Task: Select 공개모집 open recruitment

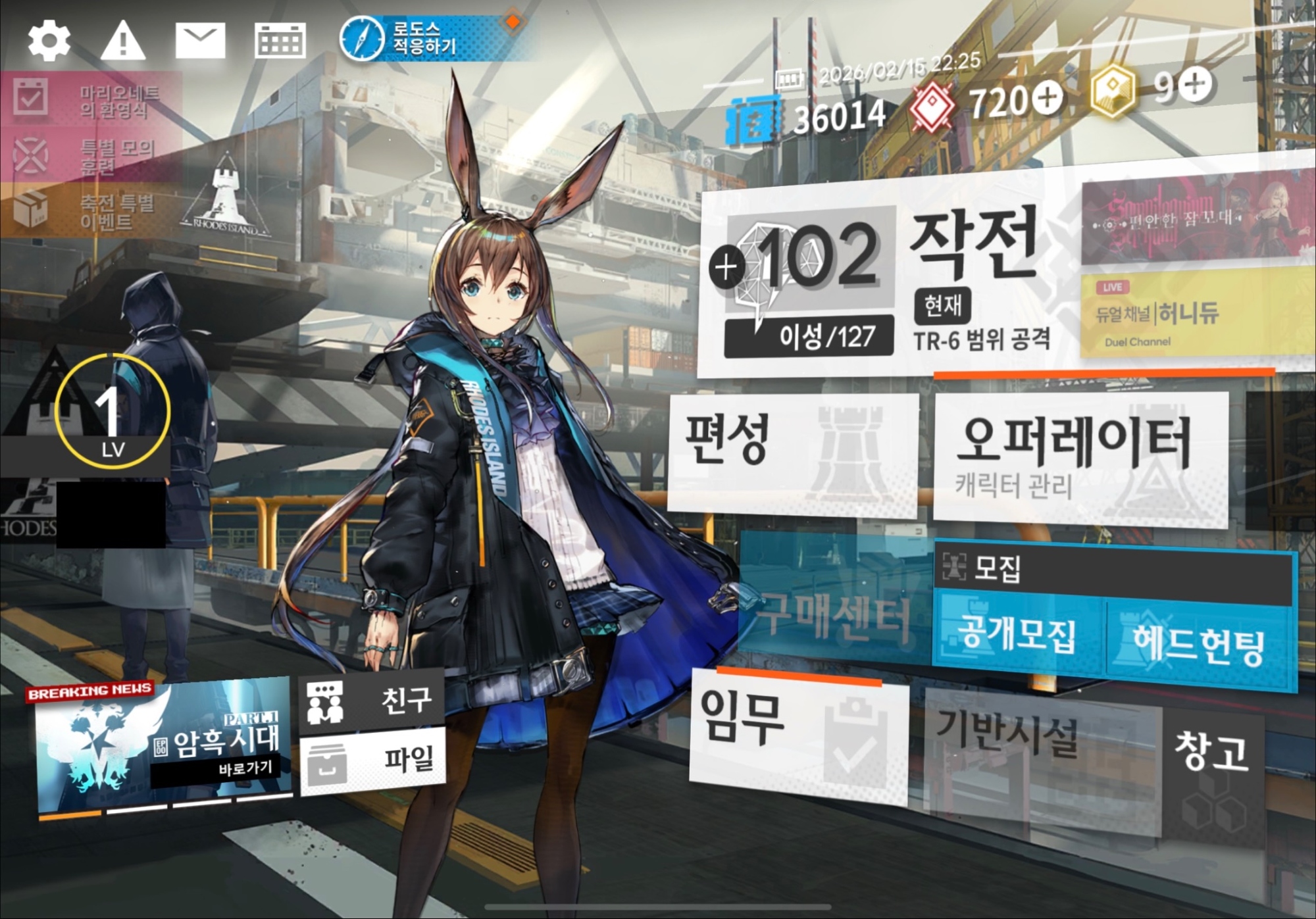Action: coord(1017,635)
